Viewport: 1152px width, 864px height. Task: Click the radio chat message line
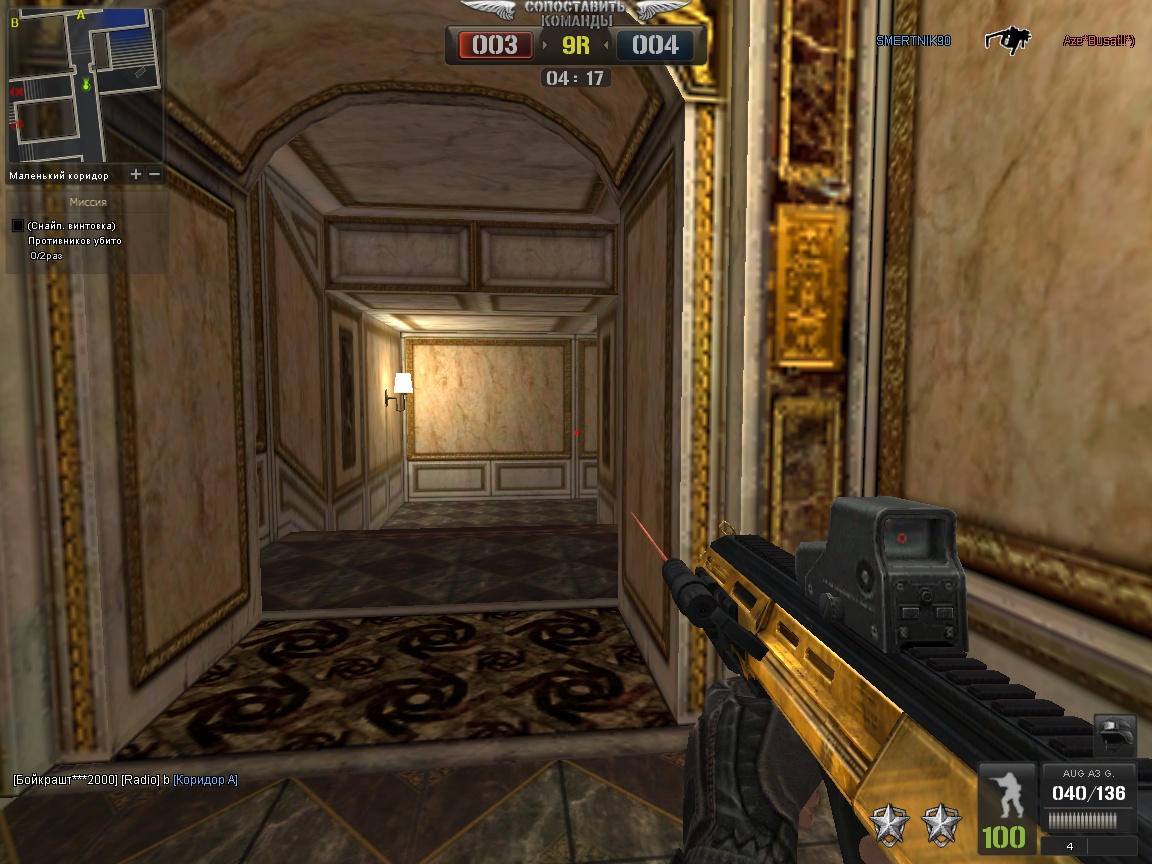pos(125,779)
